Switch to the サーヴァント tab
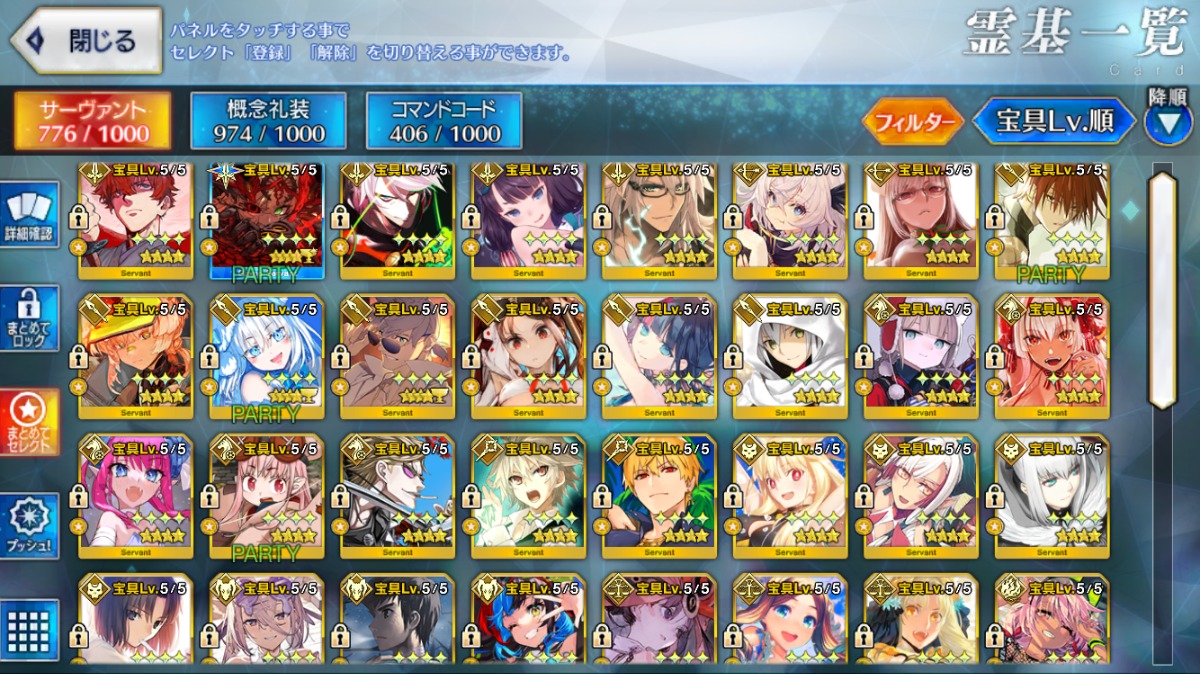This screenshot has height=674, width=1200. coord(92,121)
